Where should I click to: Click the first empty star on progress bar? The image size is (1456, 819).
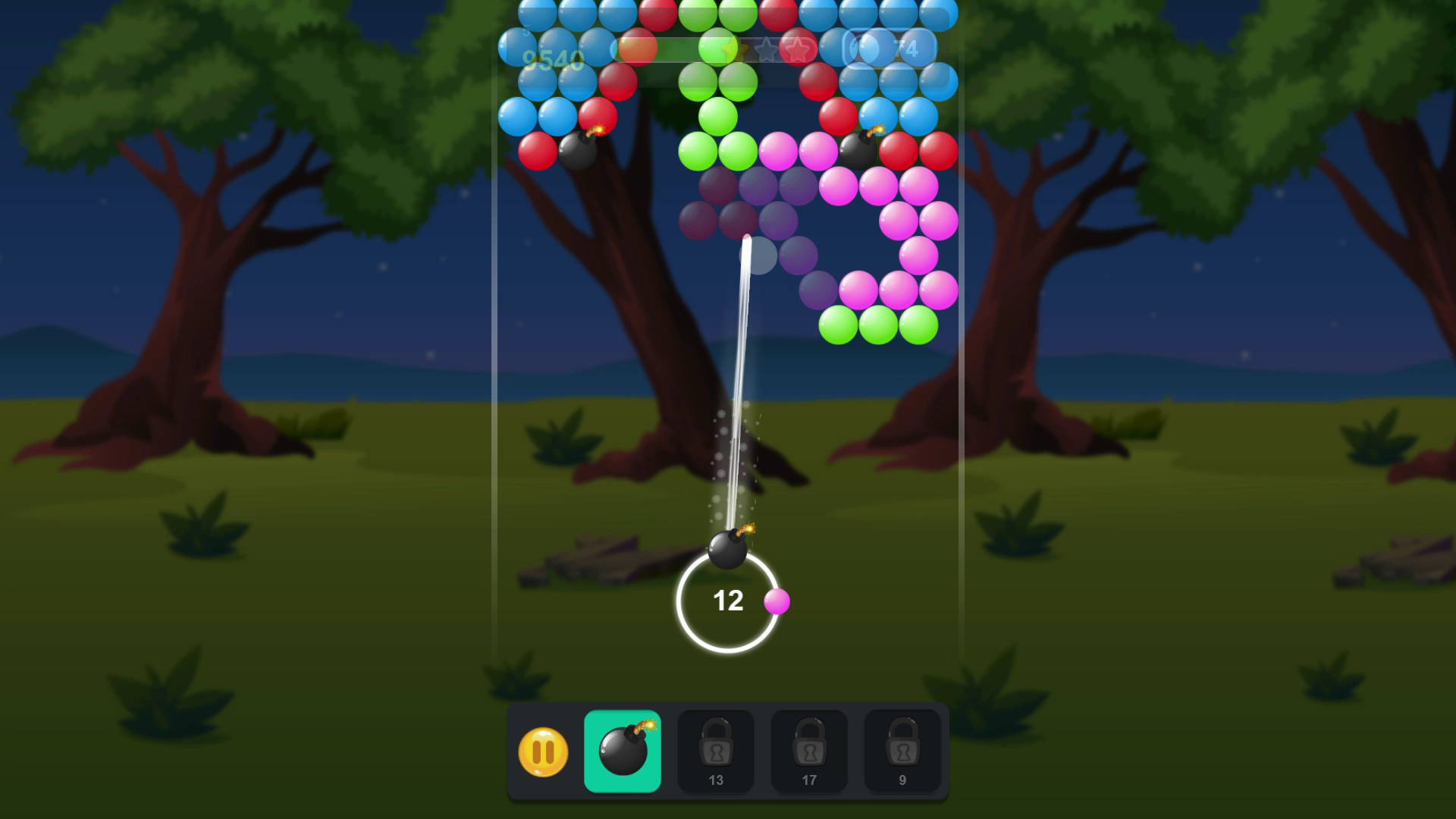point(767,49)
